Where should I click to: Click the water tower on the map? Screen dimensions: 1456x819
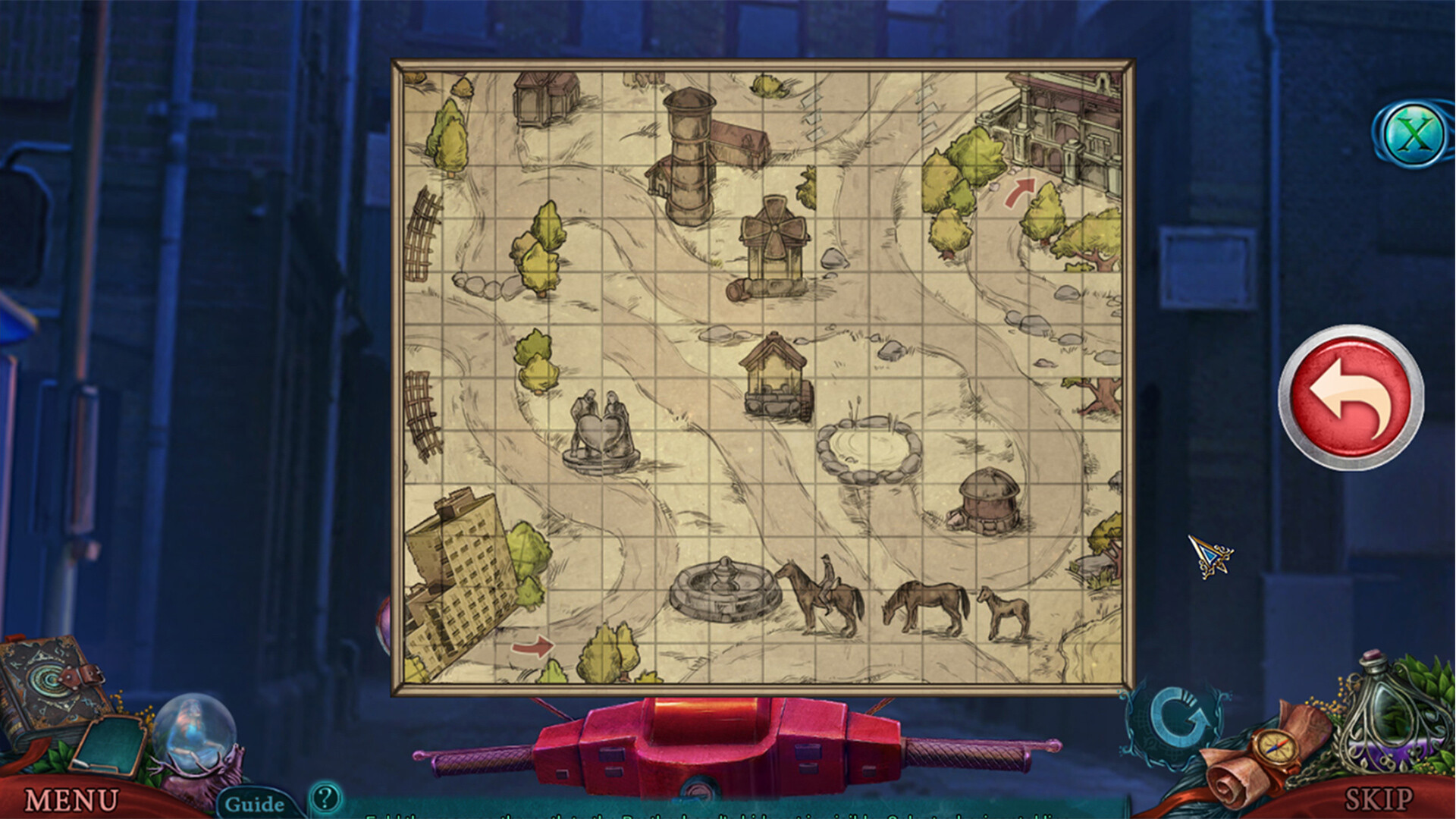point(688,152)
